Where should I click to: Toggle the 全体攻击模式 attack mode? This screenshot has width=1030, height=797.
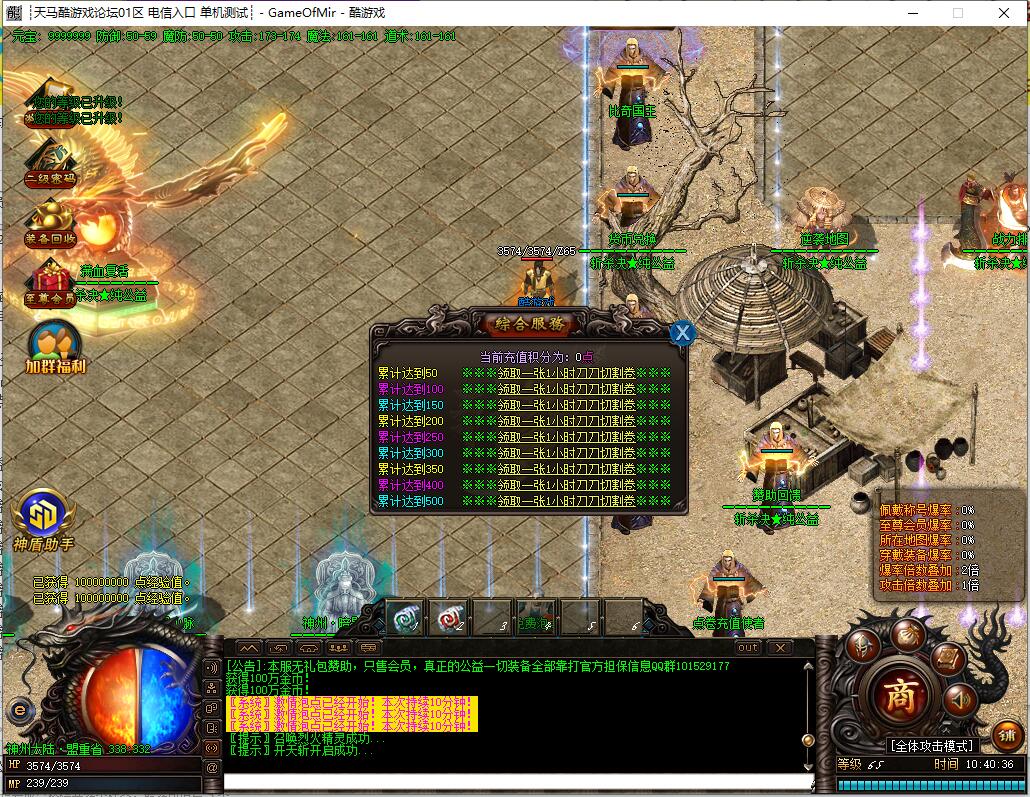point(930,746)
